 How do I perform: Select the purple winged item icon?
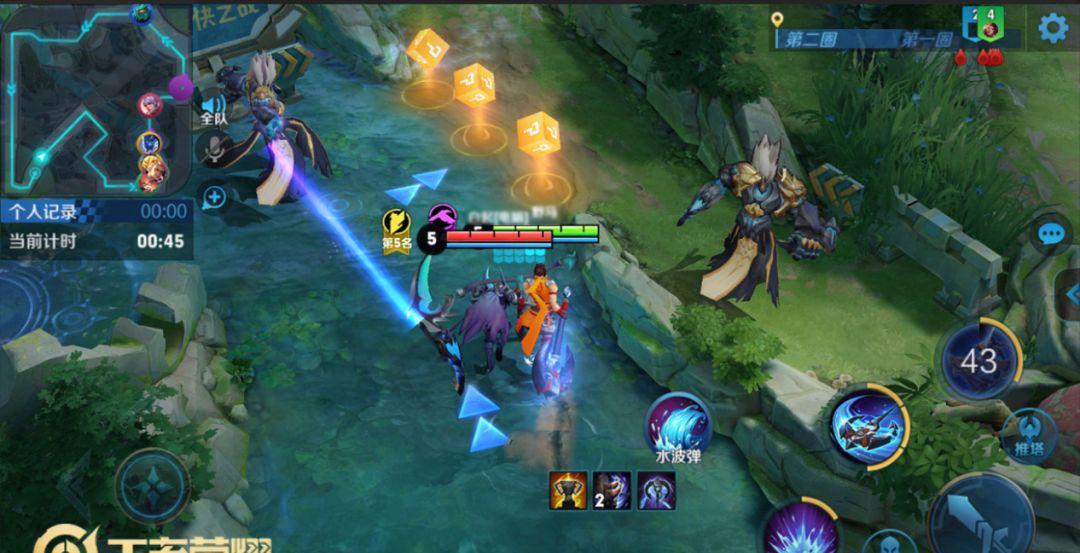(656, 490)
